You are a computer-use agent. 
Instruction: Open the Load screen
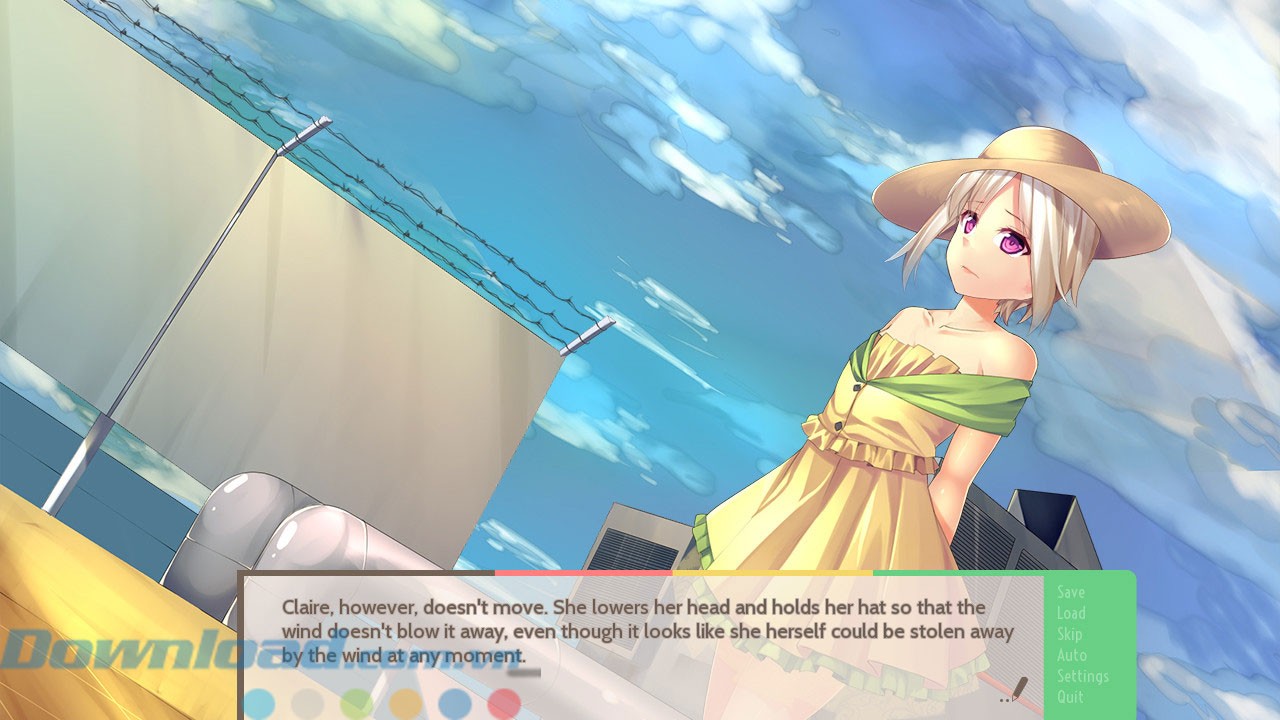pyautogui.click(x=1071, y=613)
